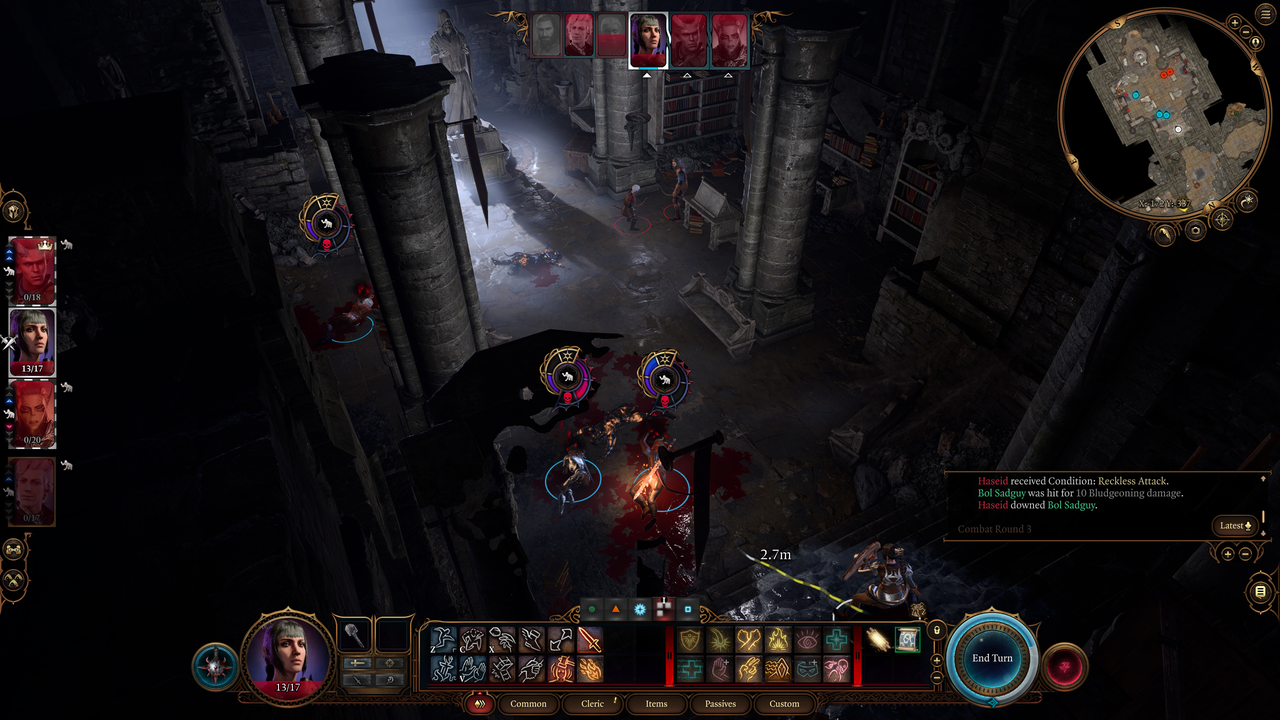The image size is (1280, 720).
Task: Toggle the hotbar lock padlock
Action: pos(936,630)
